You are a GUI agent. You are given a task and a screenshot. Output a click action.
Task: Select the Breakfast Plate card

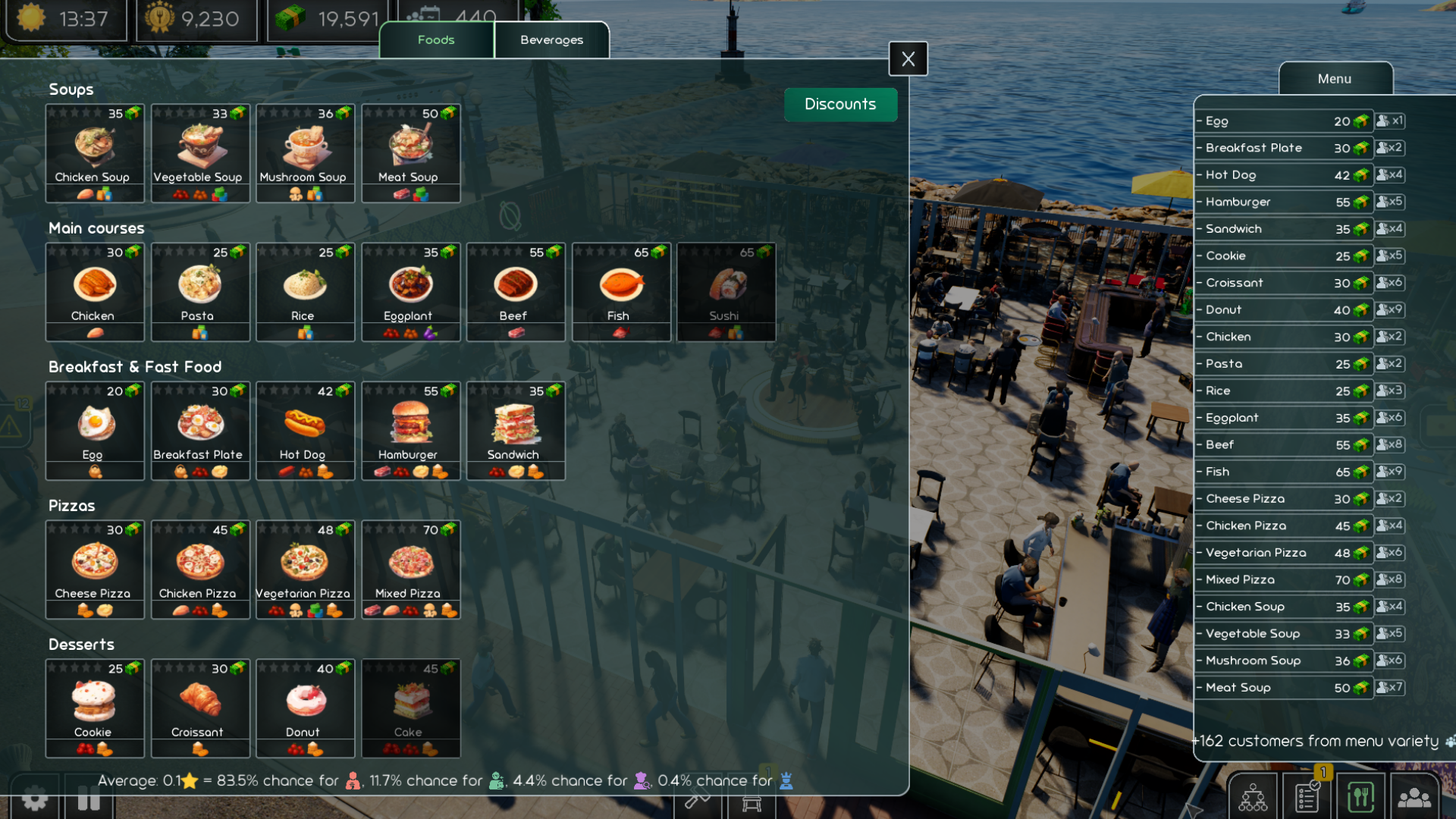tap(200, 431)
